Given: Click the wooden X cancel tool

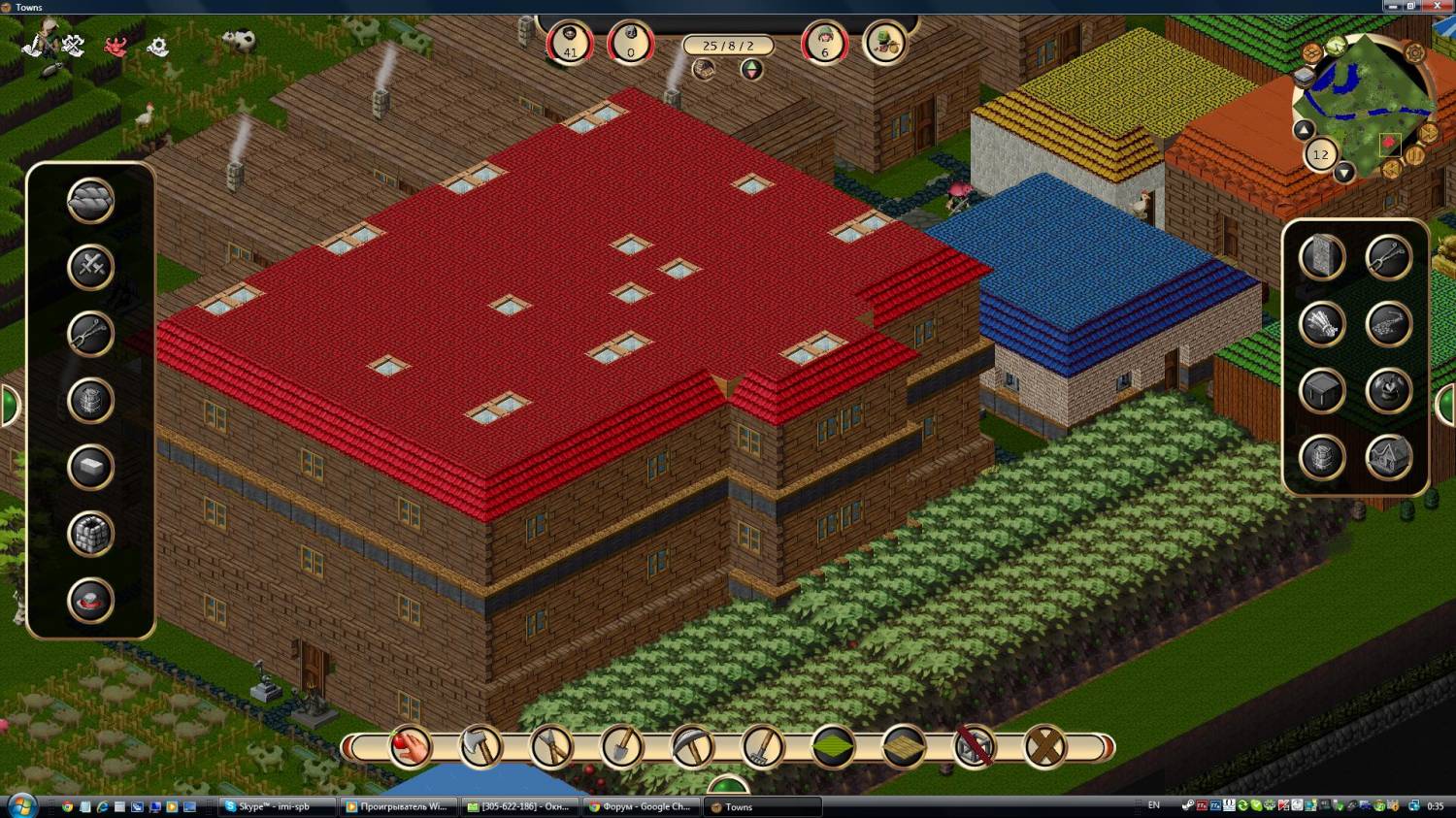Looking at the screenshot, I should pos(1044,746).
